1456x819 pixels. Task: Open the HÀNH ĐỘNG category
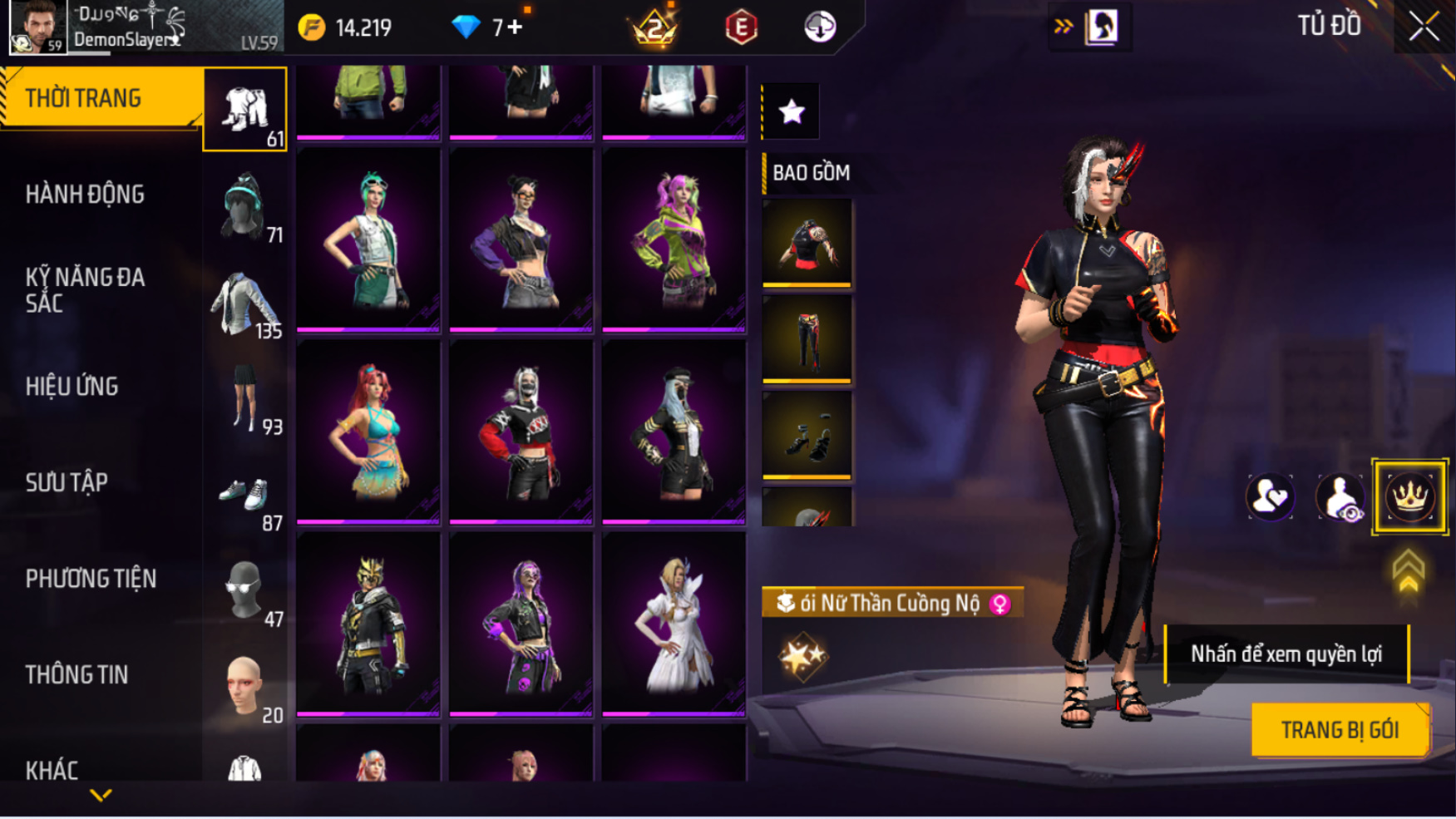click(x=85, y=195)
